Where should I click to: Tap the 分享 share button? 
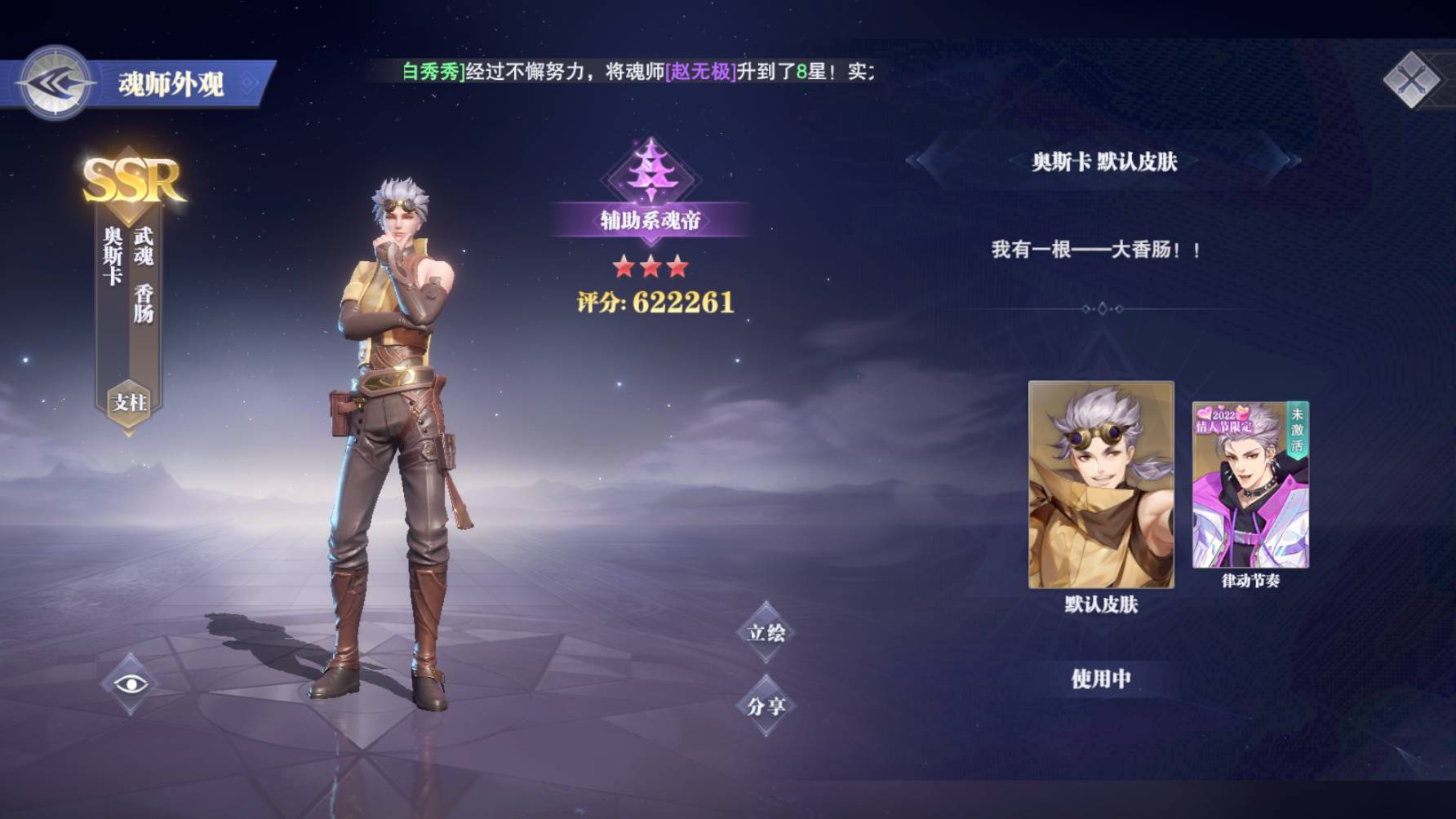766,706
